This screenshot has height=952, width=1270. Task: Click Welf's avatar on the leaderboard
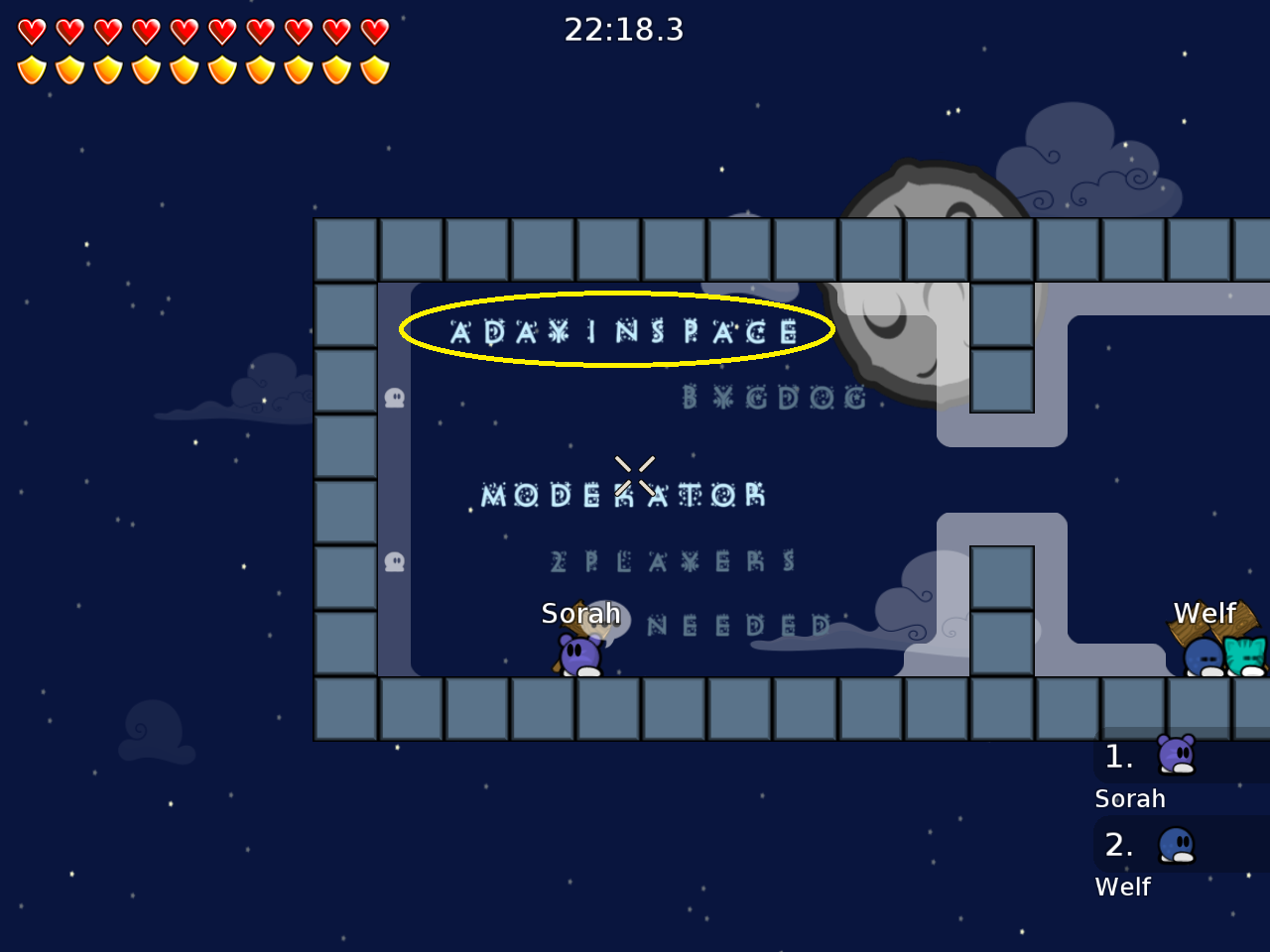[1176, 845]
